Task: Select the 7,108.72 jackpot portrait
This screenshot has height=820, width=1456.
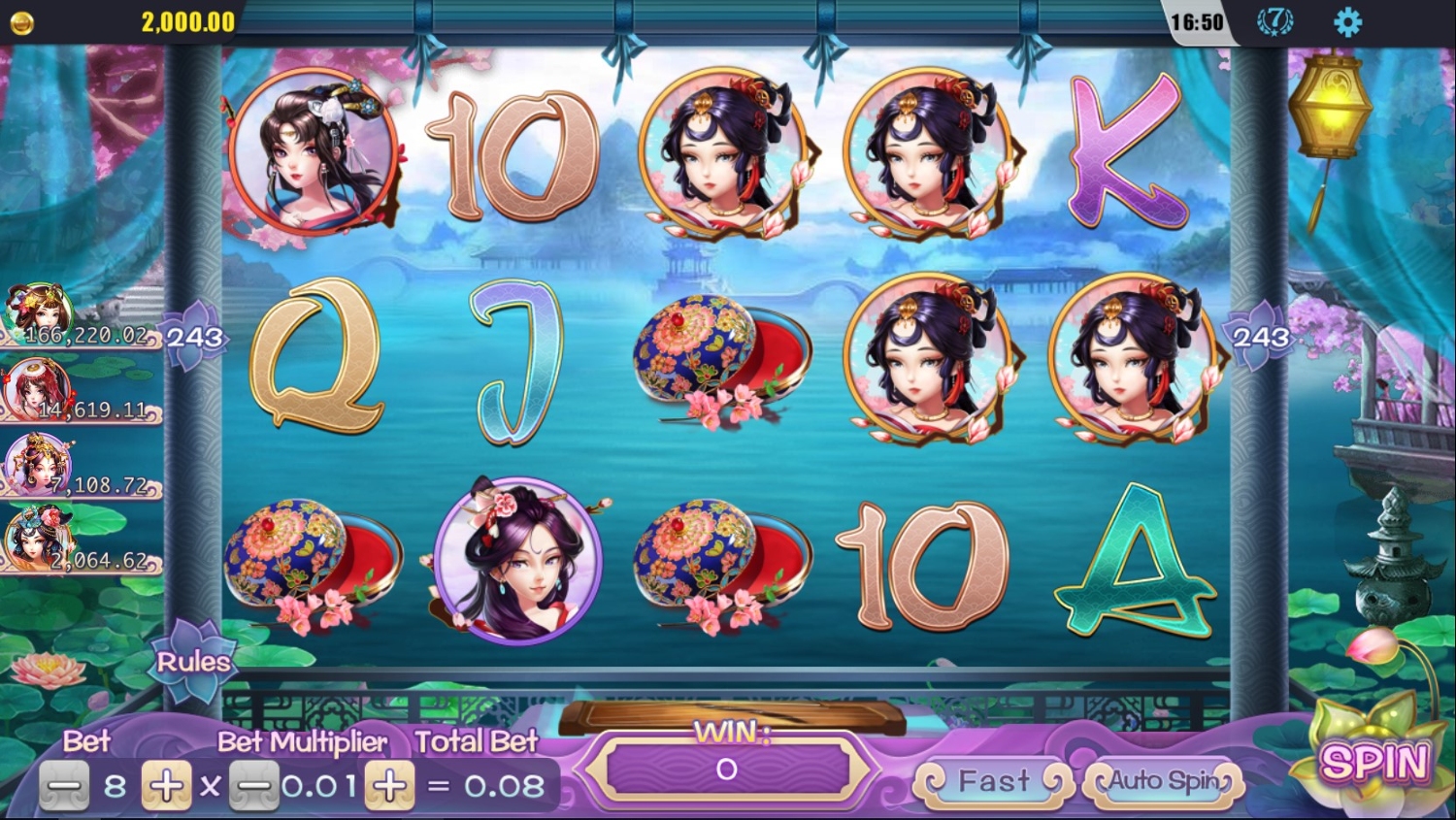Action: 39,463
